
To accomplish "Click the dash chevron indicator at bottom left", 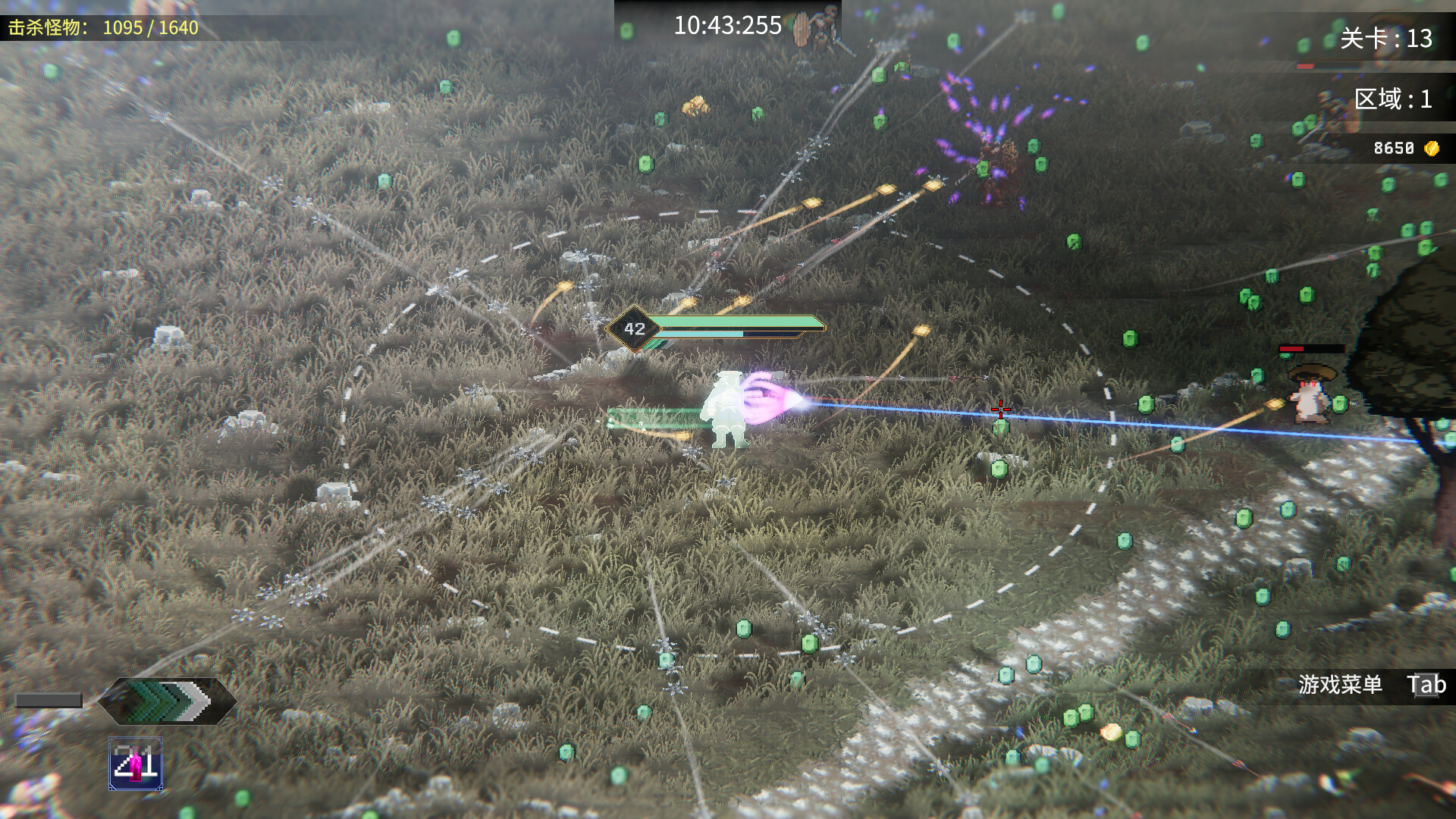I will click(163, 701).
